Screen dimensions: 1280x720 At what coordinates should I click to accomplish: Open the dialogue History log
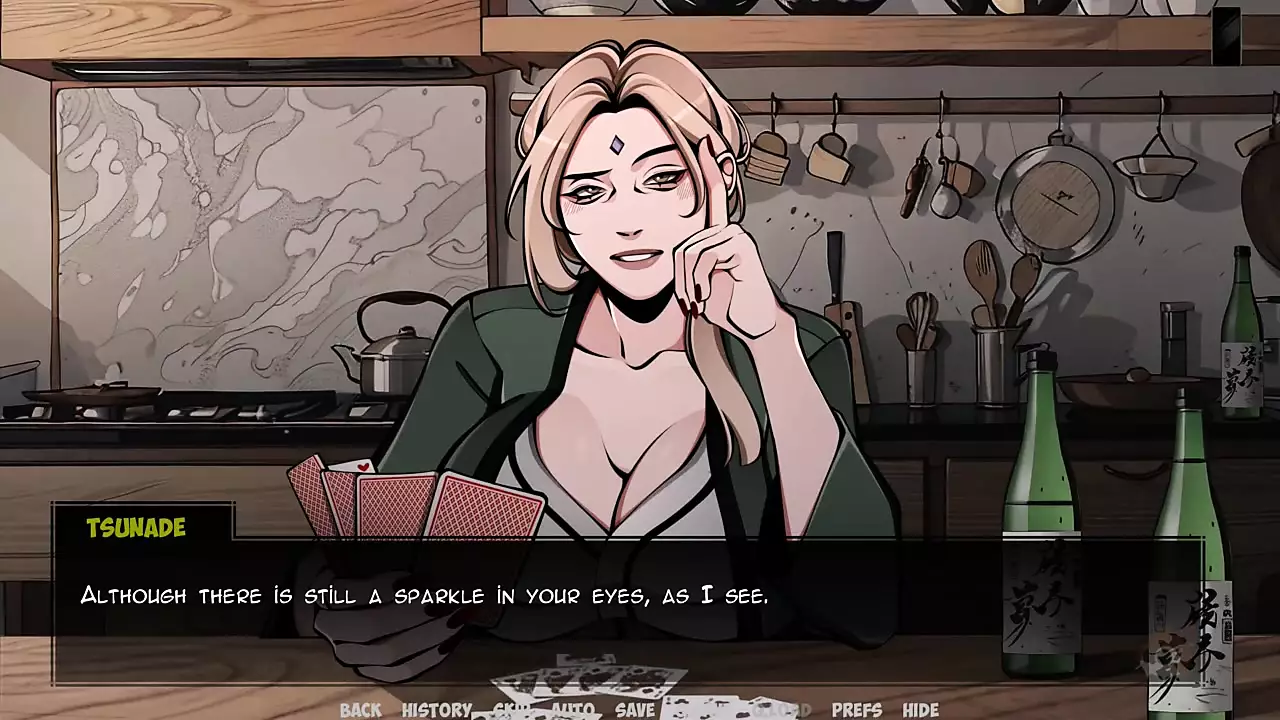tap(436, 710)
